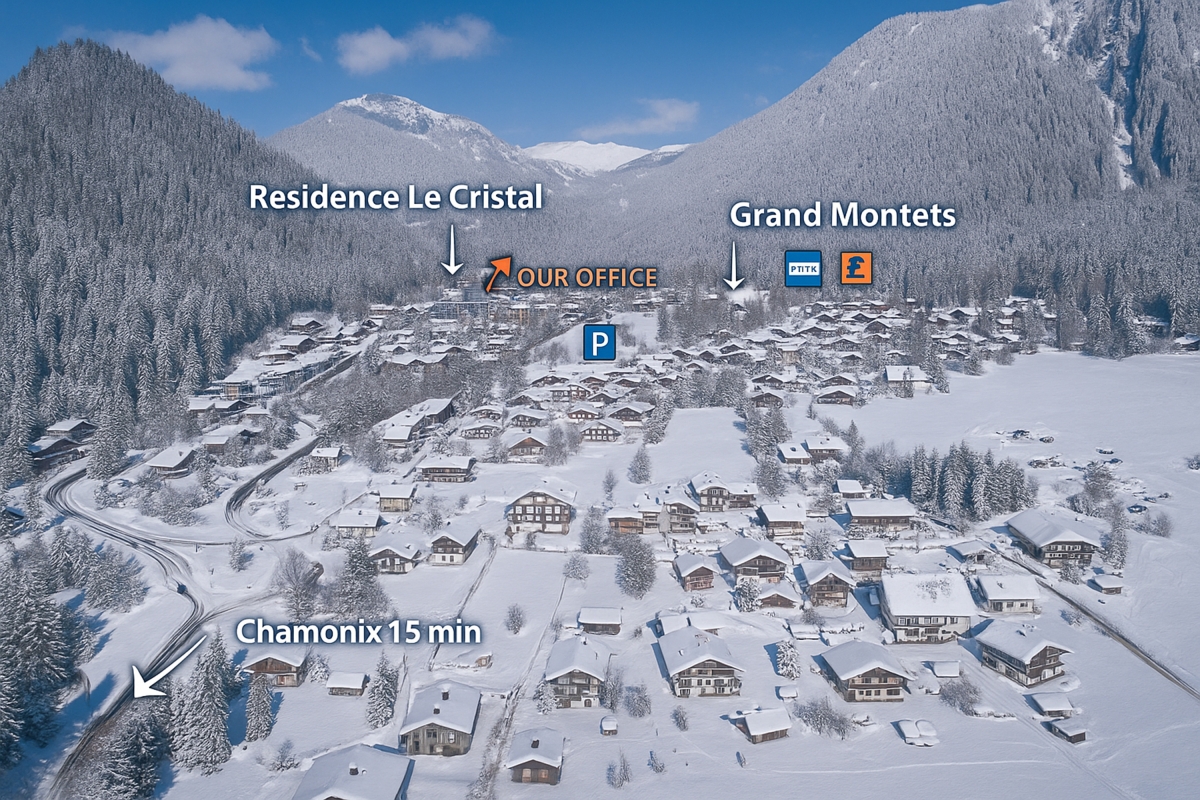Click the blue parking P marker
The image size is (1200, 800).
coord(599,344)
